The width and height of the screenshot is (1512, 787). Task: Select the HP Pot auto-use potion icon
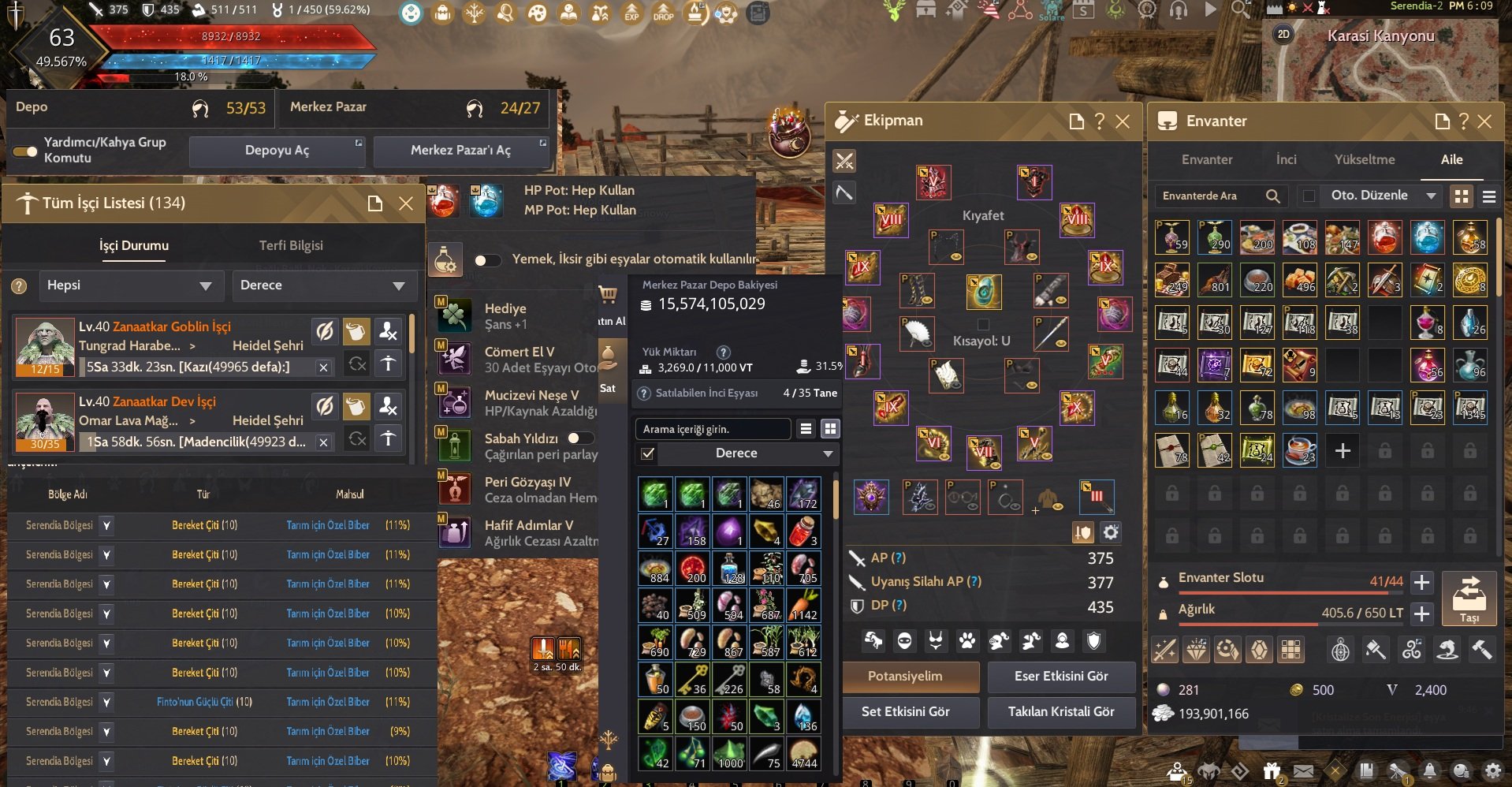click(x=444, y=201)
